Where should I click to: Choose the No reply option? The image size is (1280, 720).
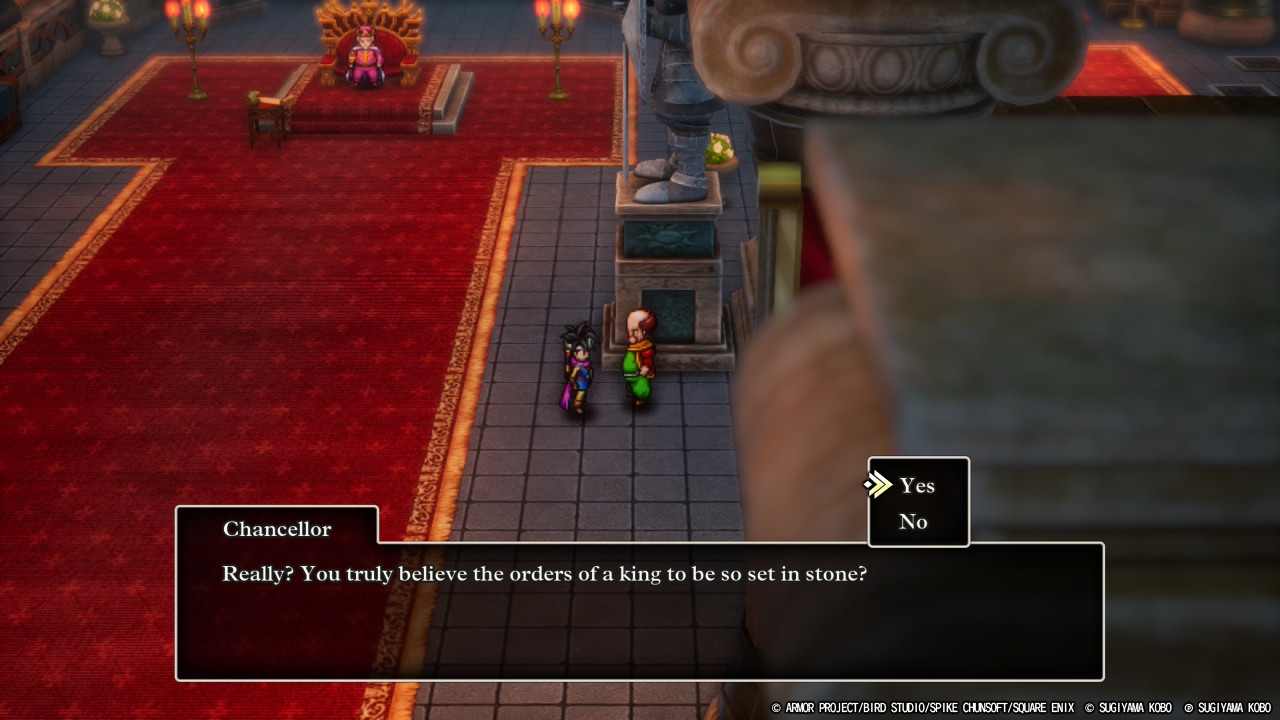pyautogui.click(x=913, y=522)
